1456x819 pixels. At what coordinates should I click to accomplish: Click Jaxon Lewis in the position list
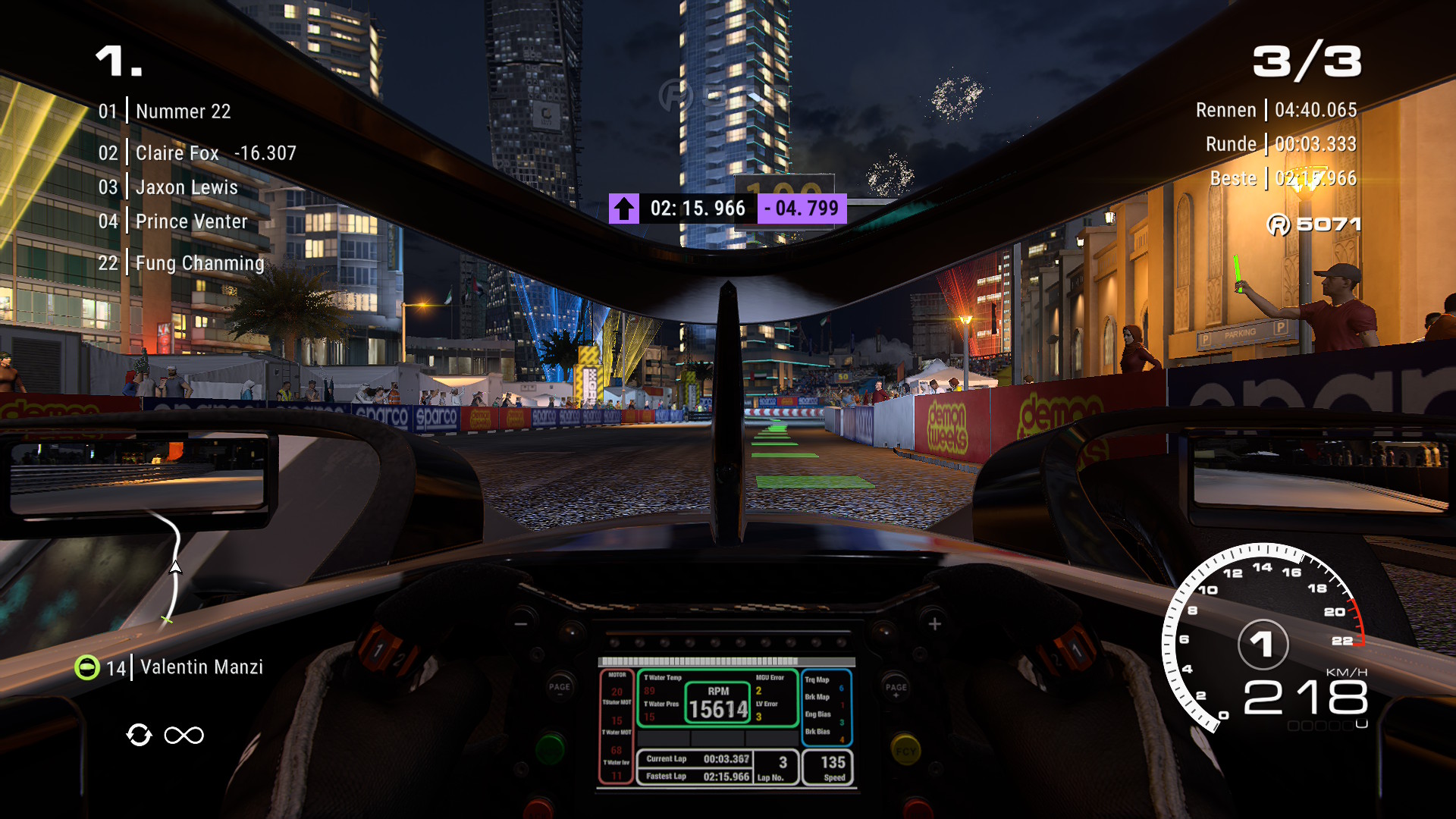pos(187,187)
